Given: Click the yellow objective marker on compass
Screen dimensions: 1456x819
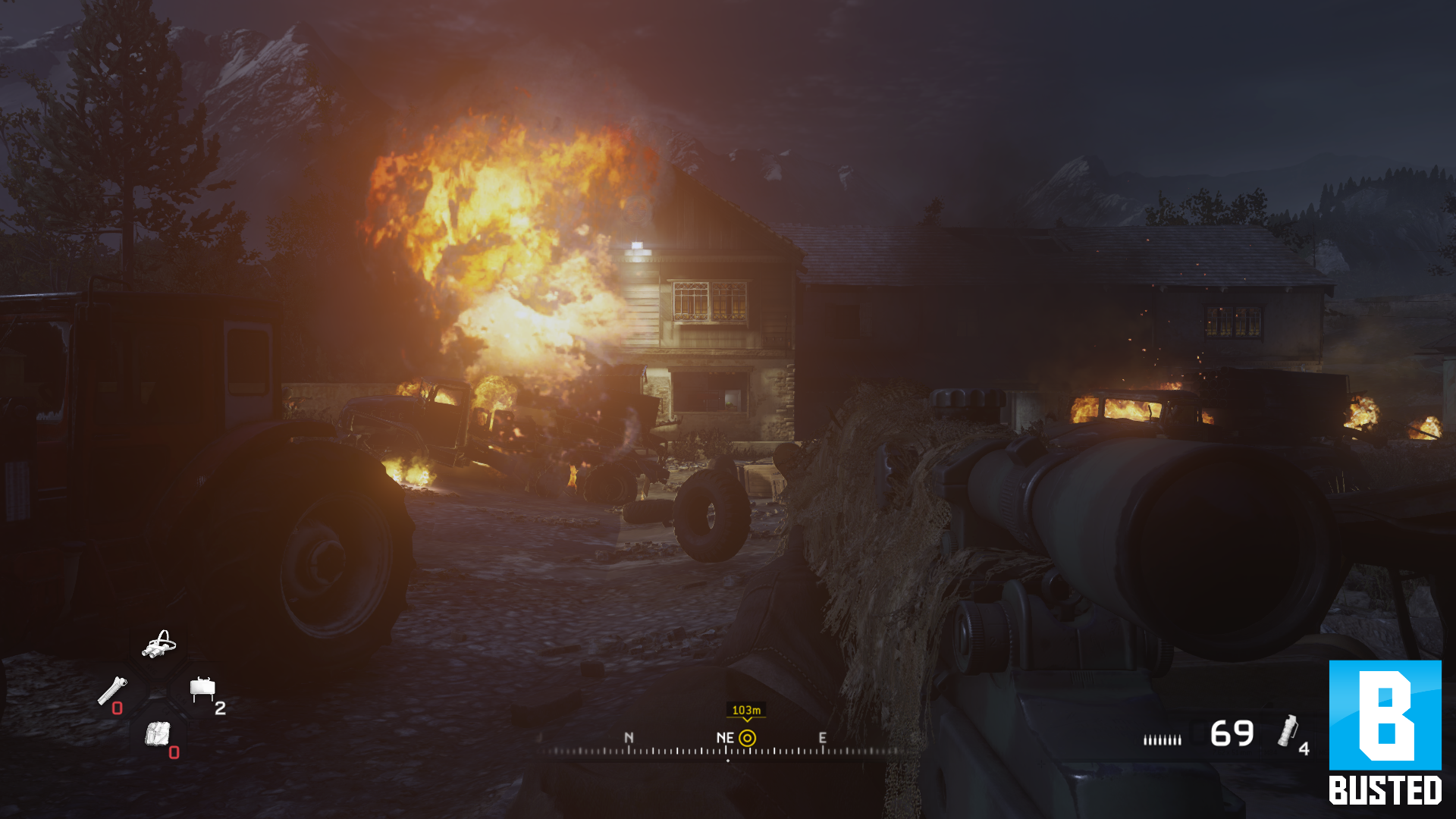Looking at the screenshot, I should pyautogui.click(x=747, y=738).
